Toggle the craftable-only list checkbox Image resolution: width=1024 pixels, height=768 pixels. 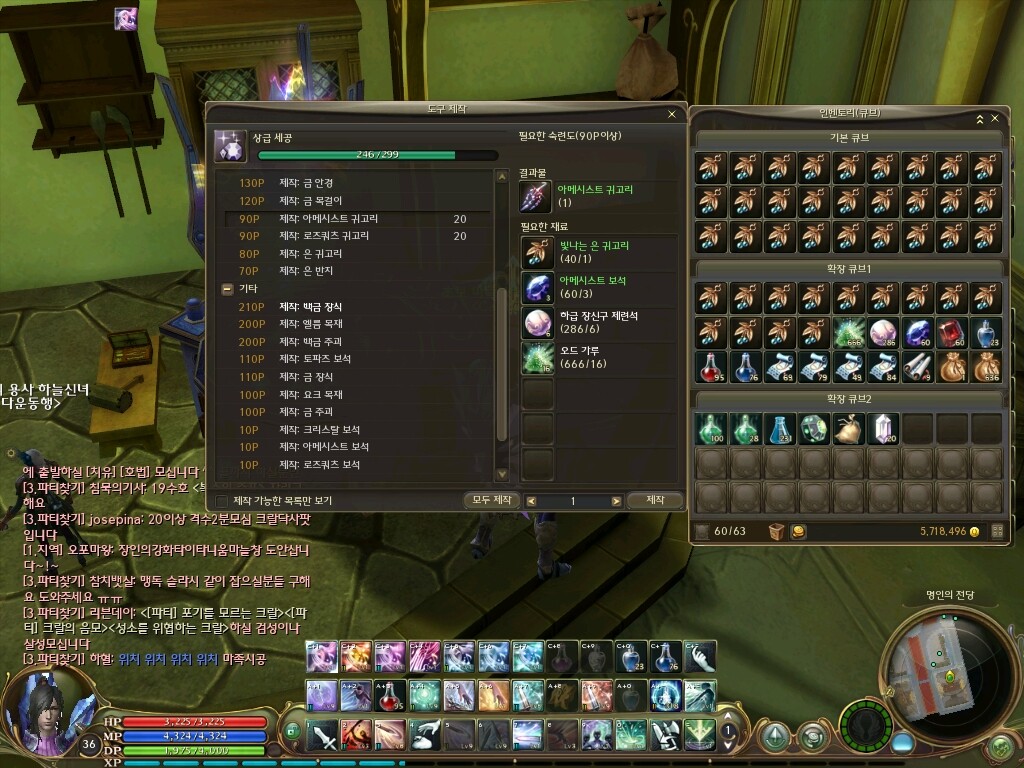pos(222,500)
